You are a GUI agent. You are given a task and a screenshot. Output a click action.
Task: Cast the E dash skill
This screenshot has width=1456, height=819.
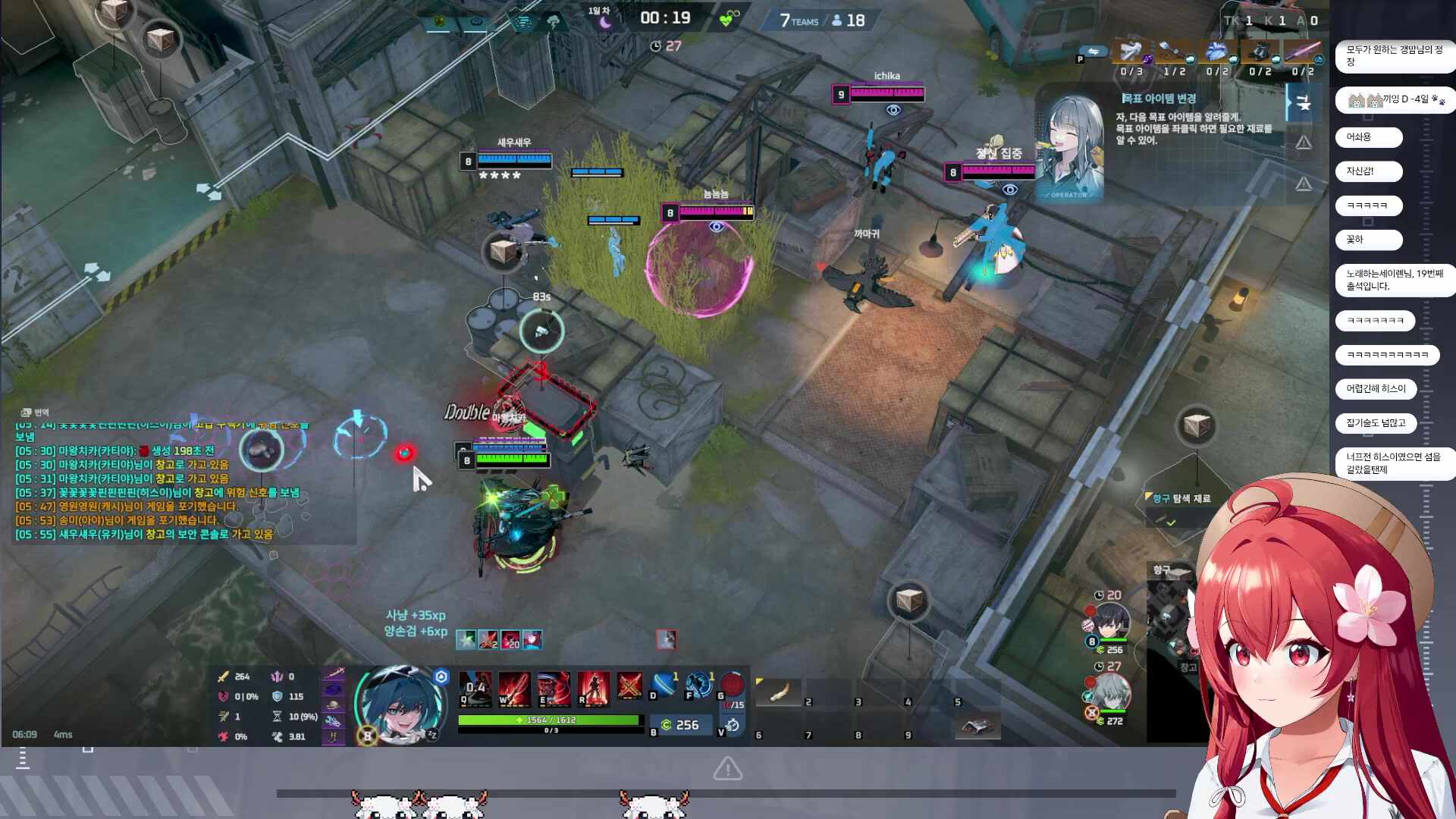click(554, 688)
